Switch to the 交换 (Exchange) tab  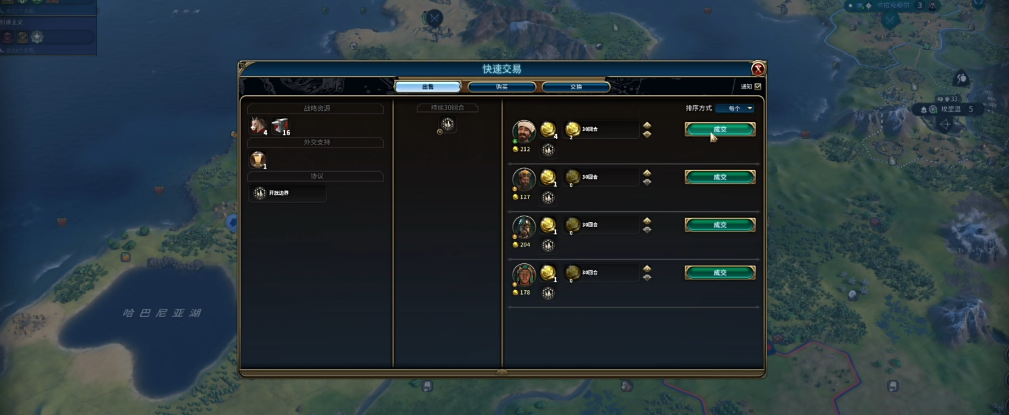[x=576, y=87]
